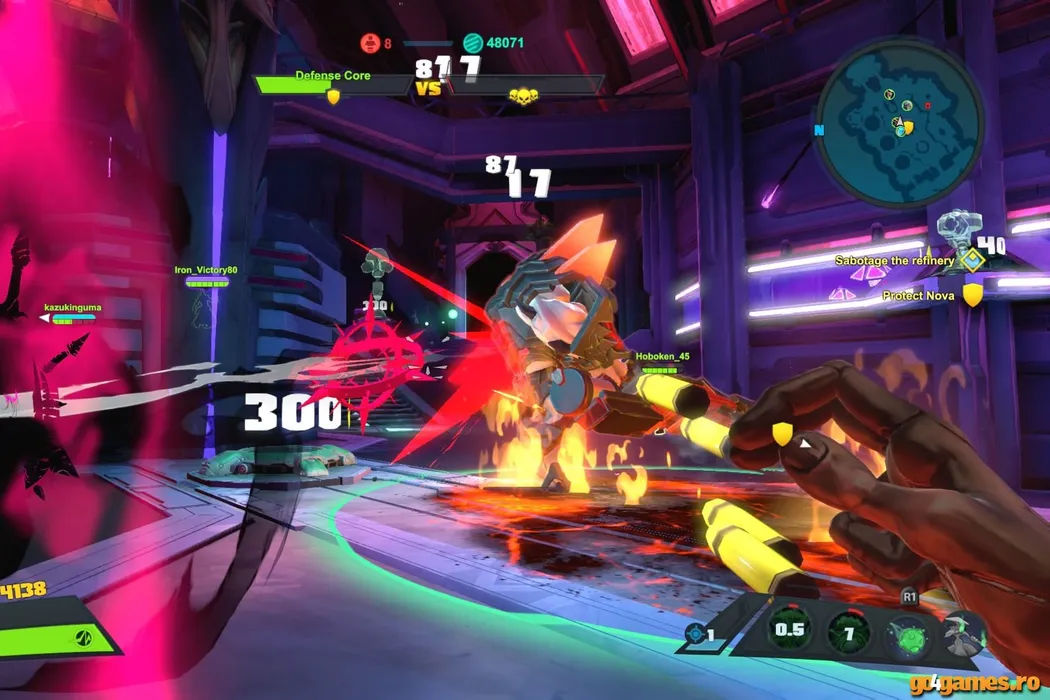Click the ability on 0.5 second cooldown

pyautogui.click(x=789, y=631)
